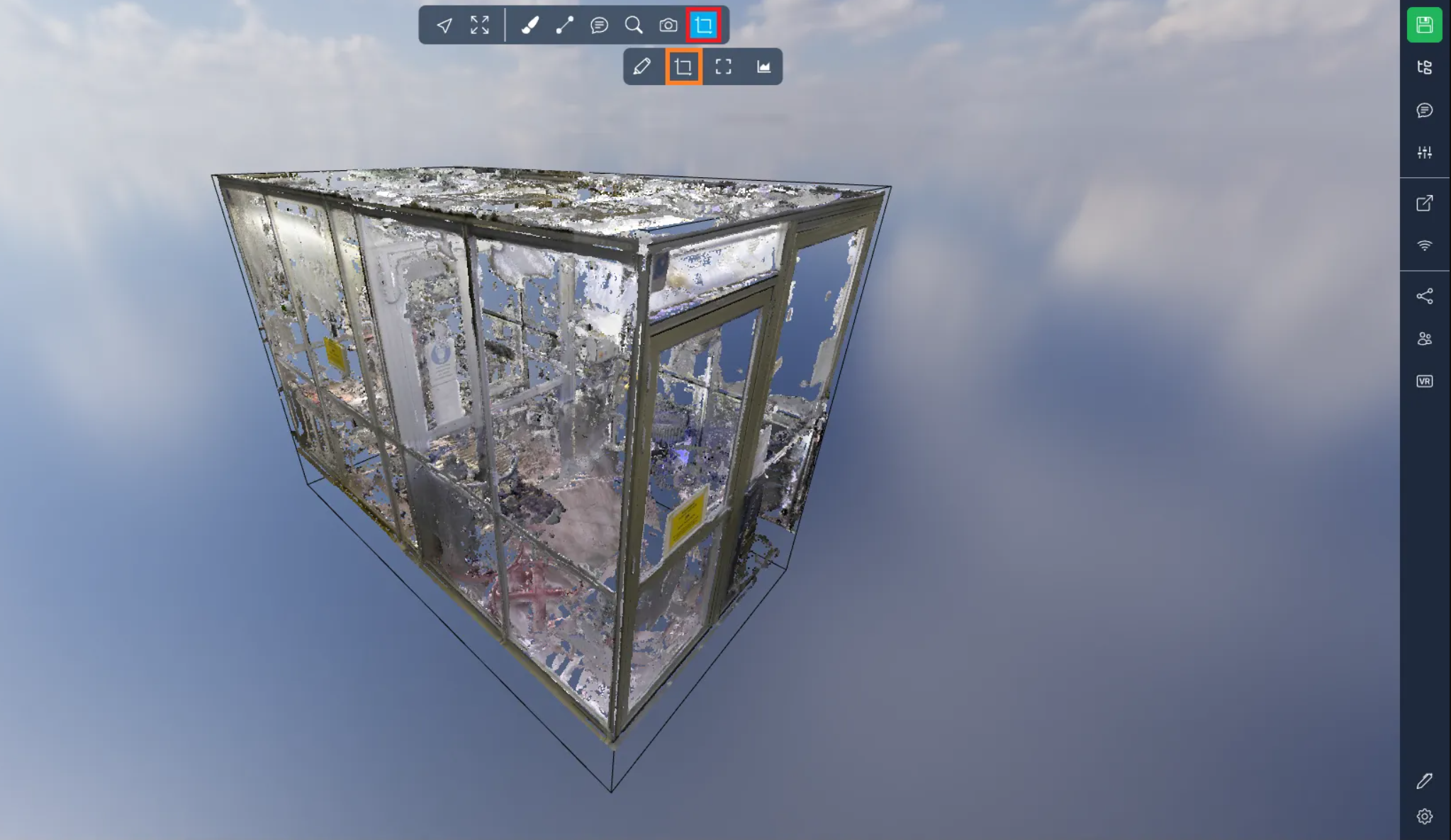Select the speech bubble tool in top toolbar

(599, 26)
